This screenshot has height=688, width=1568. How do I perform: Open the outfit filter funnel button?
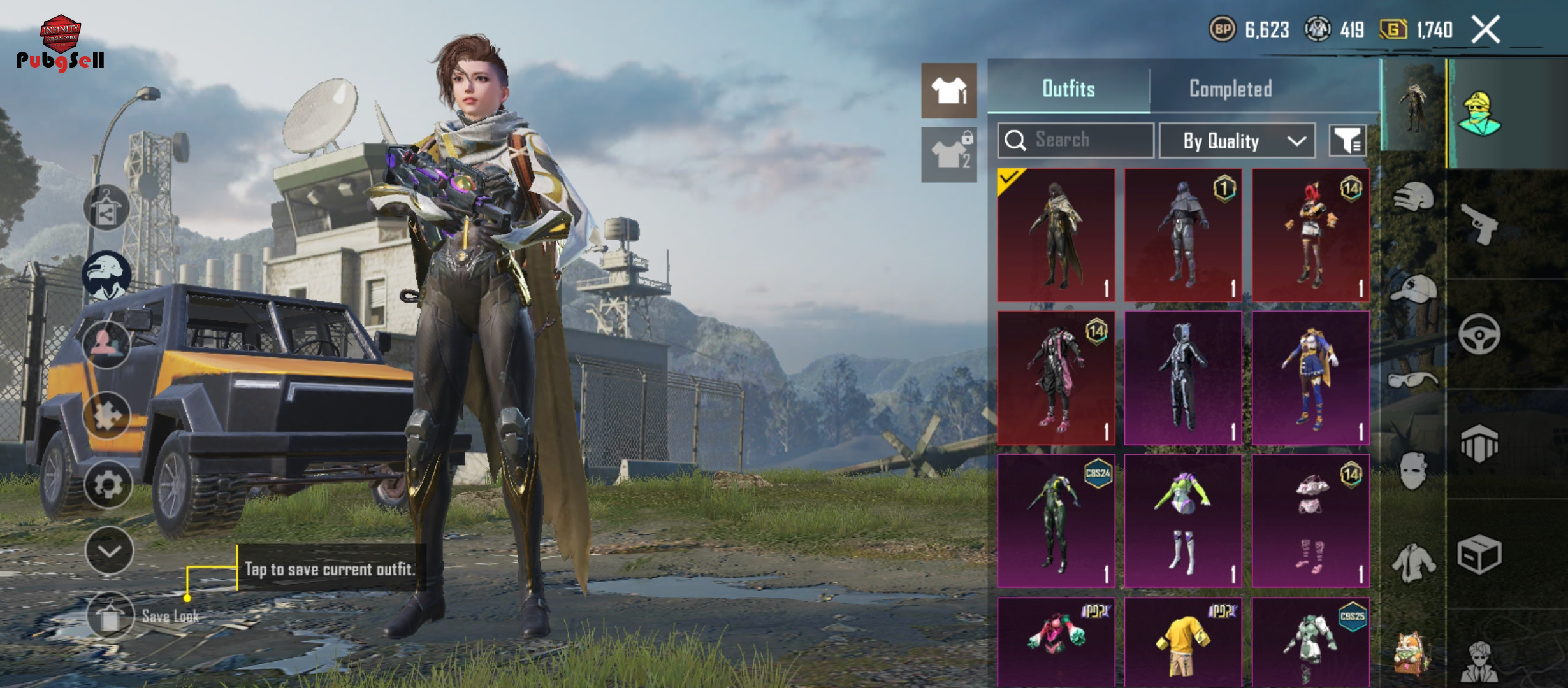coord(1347,141)
